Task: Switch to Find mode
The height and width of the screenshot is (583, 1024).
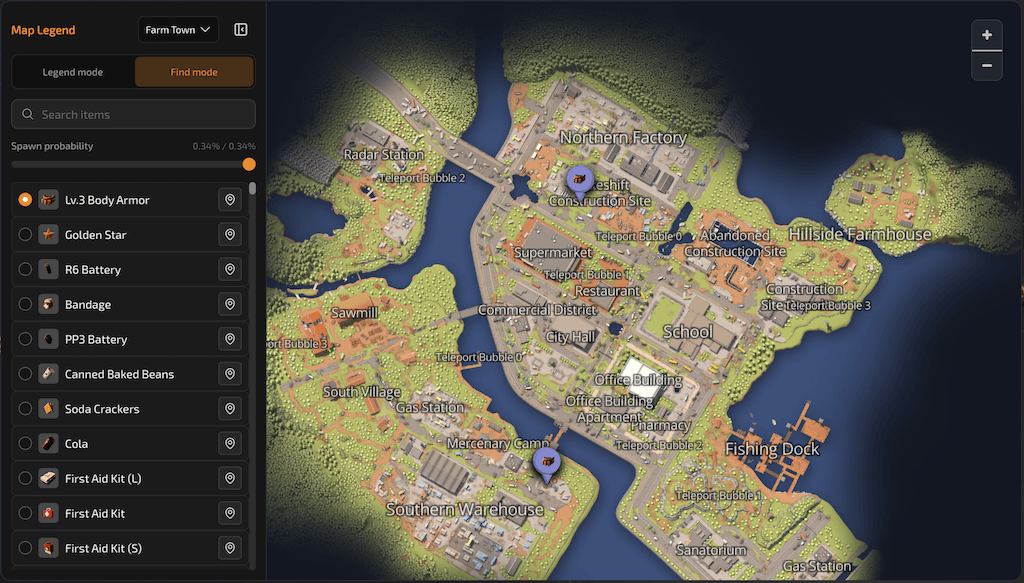Action: (x=194, y=72)
